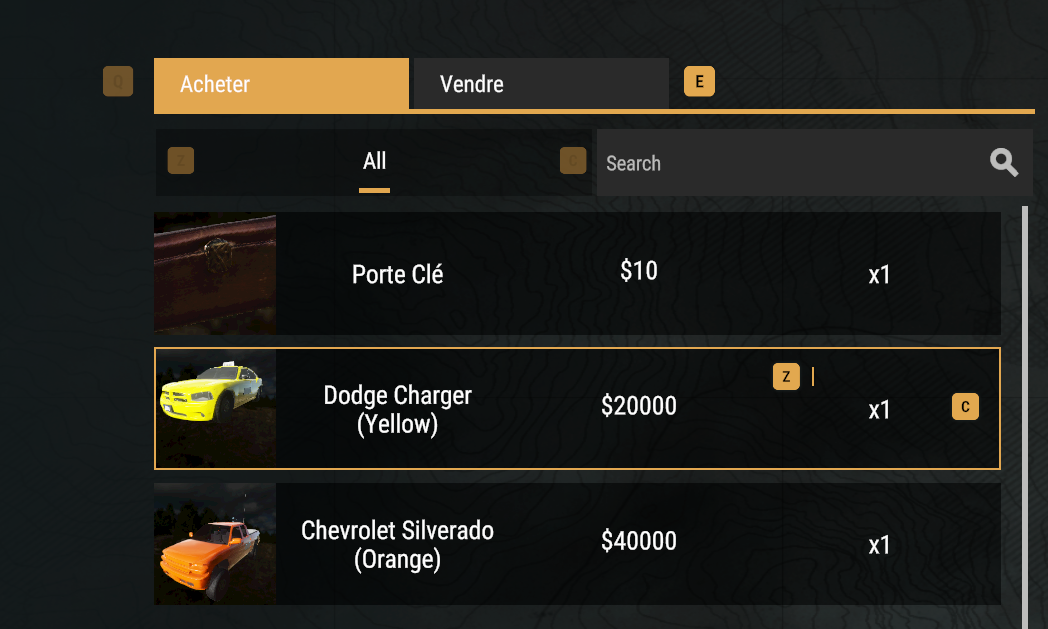Screen dimensions: 1048x629
Task: Open the Vendre tab
Action: (540, 84)
